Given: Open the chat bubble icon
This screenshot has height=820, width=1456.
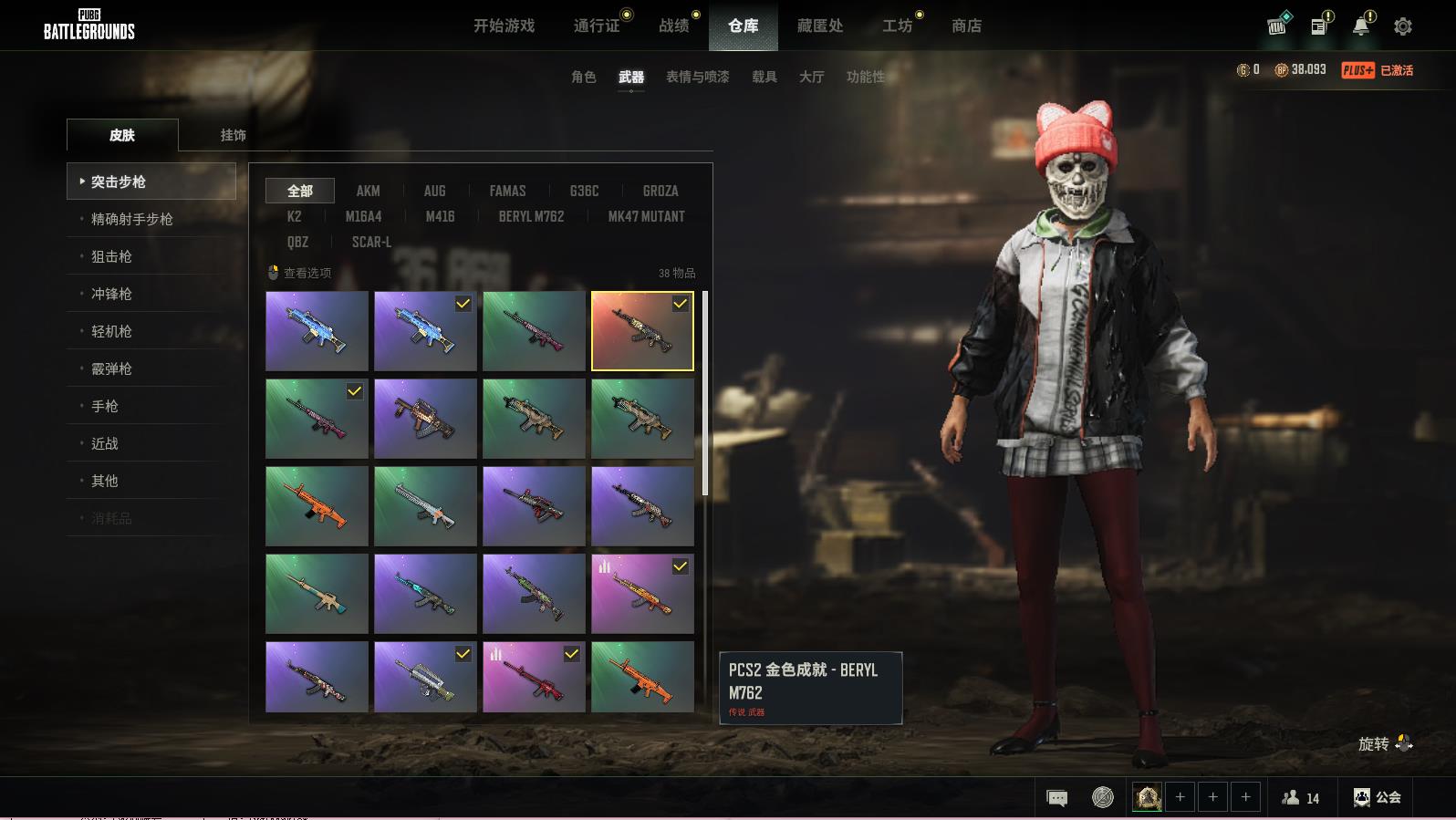Looking at the screenshot, I should pos(1057,798).
